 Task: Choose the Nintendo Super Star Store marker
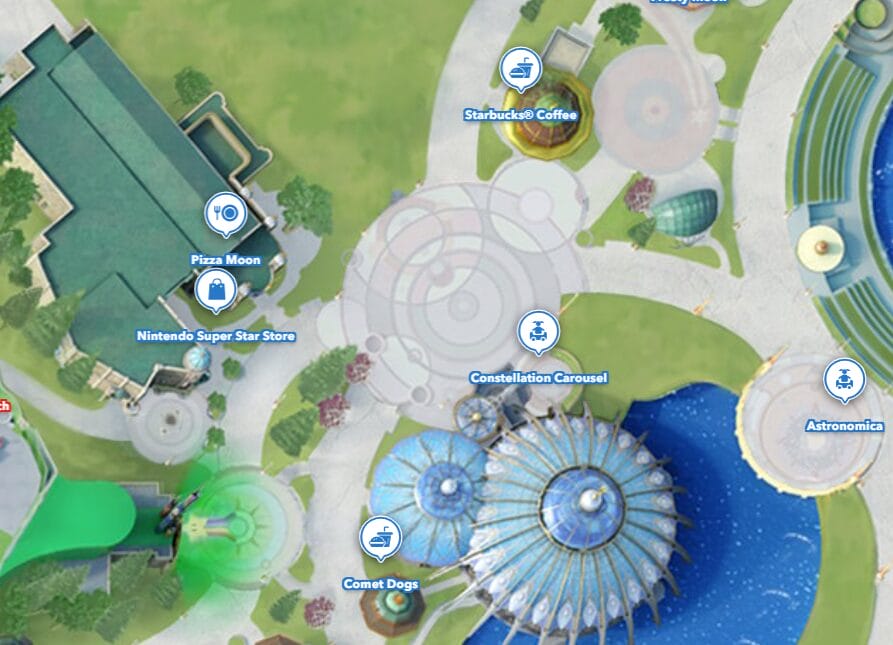coord(216,292)
